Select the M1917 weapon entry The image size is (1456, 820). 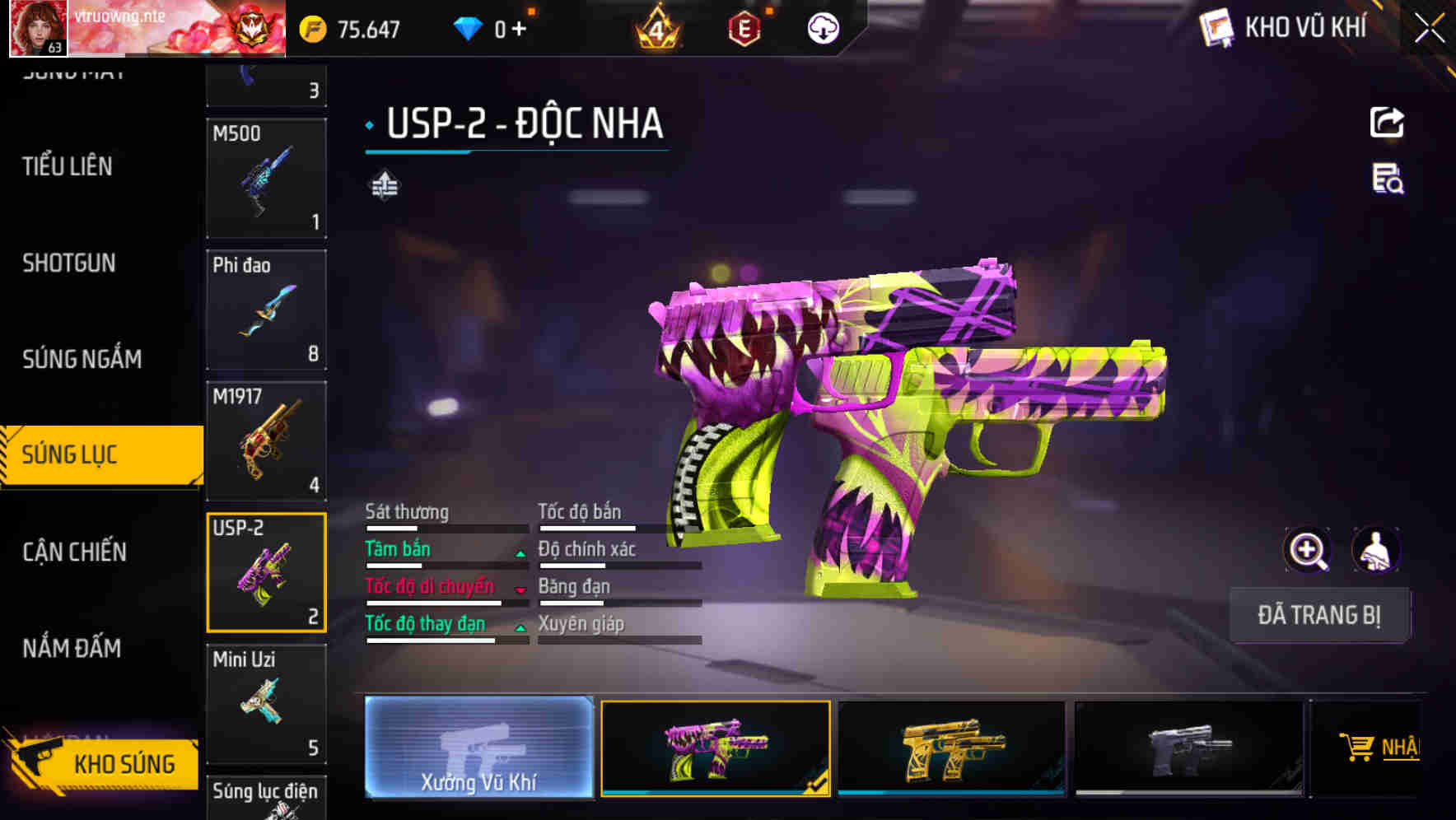[x=266, y=442]
